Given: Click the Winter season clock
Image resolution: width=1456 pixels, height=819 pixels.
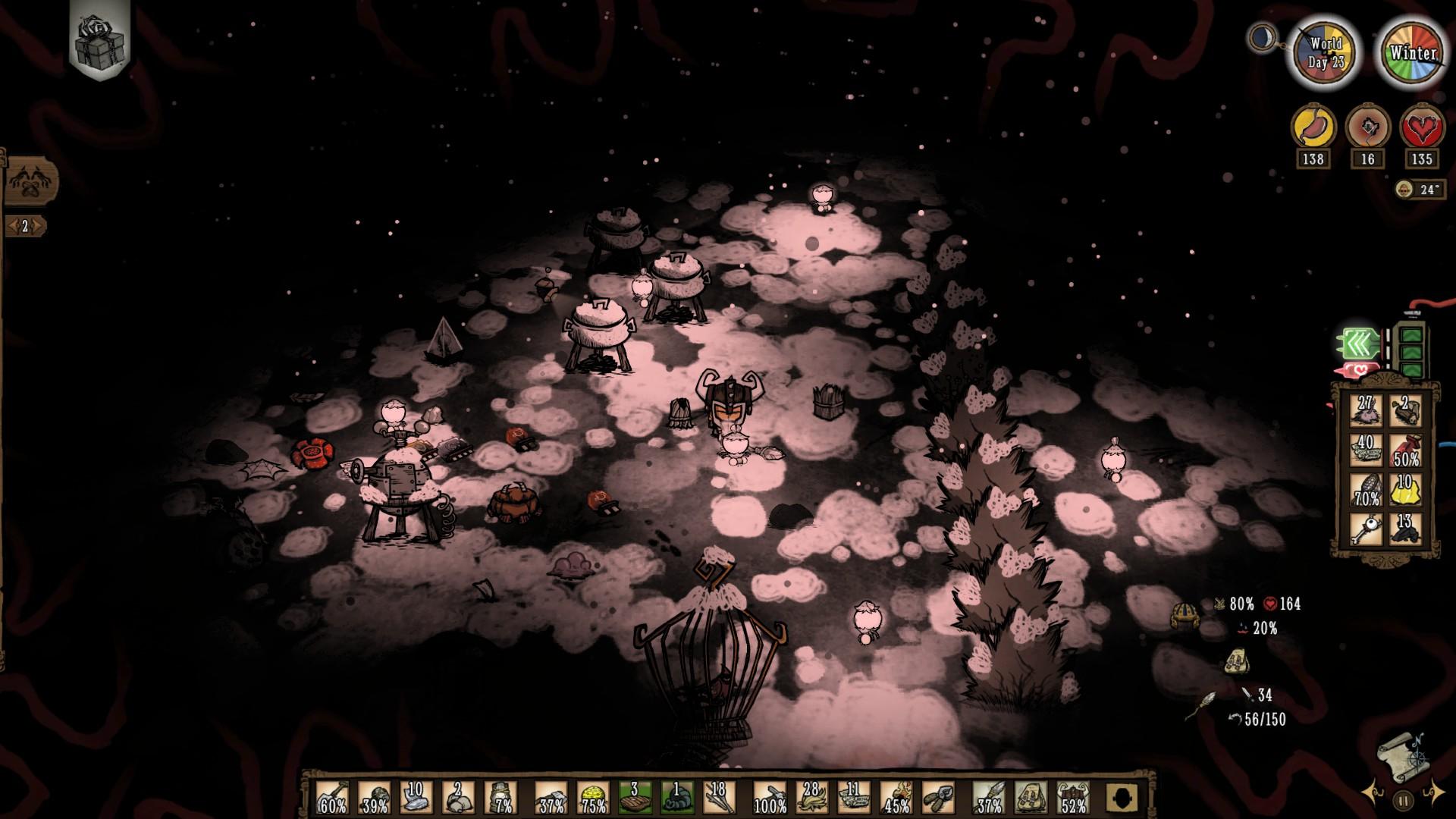Looking at the screenshot, I should point(1413,53).
